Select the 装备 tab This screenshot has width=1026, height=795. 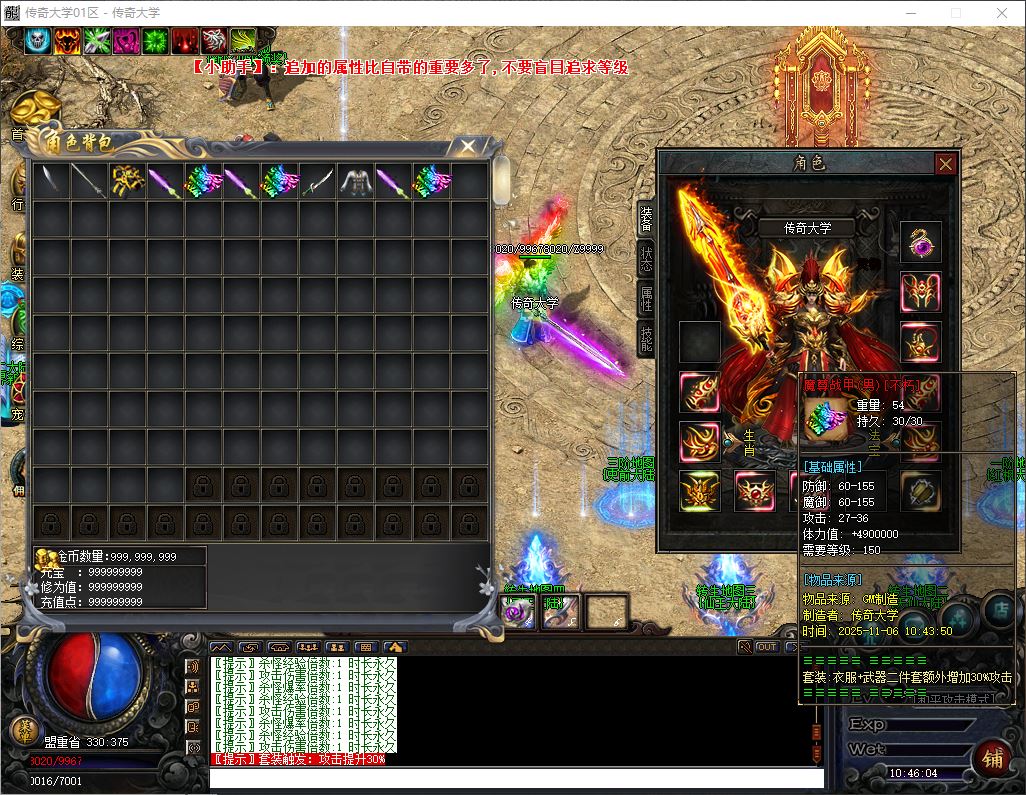point(646,218)
